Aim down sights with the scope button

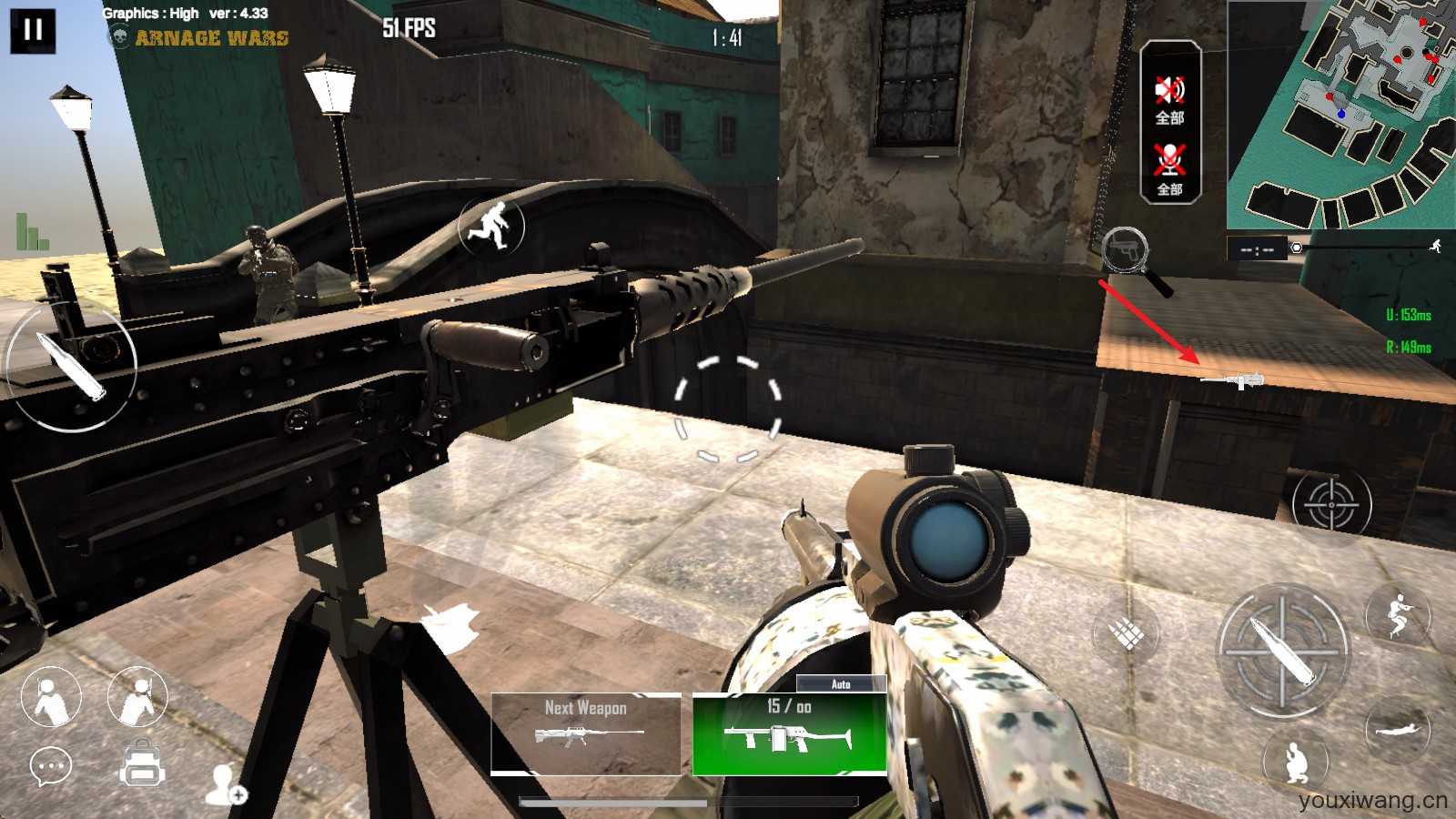(1330, 503)
